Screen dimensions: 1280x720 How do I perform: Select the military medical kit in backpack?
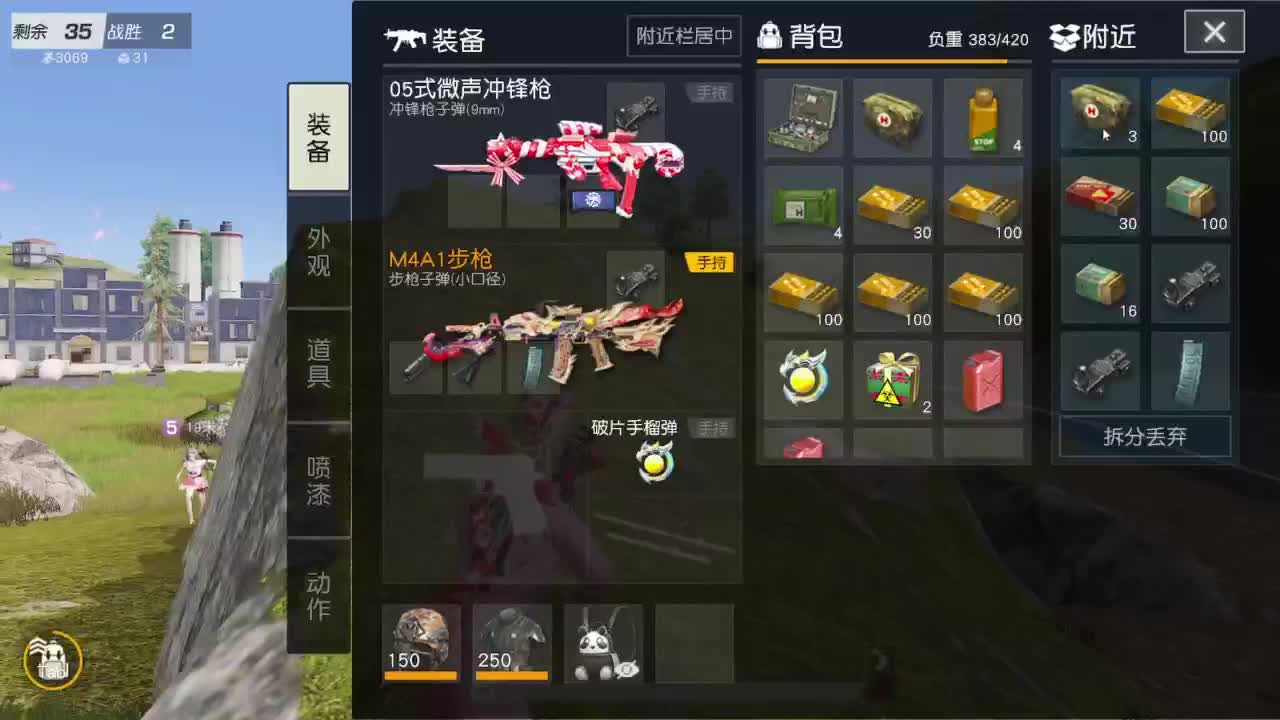tap(804, 117)
